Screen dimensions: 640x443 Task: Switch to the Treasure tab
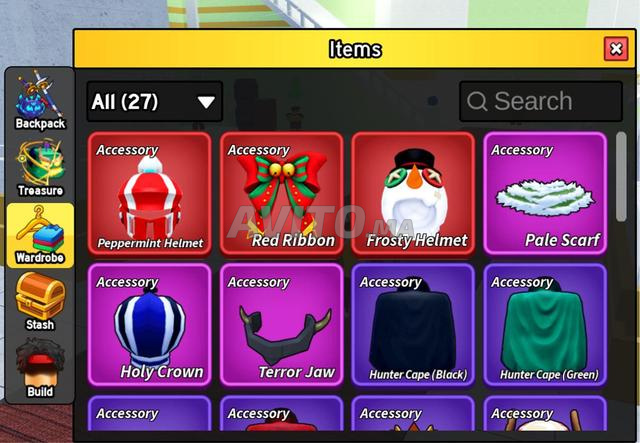40,168
